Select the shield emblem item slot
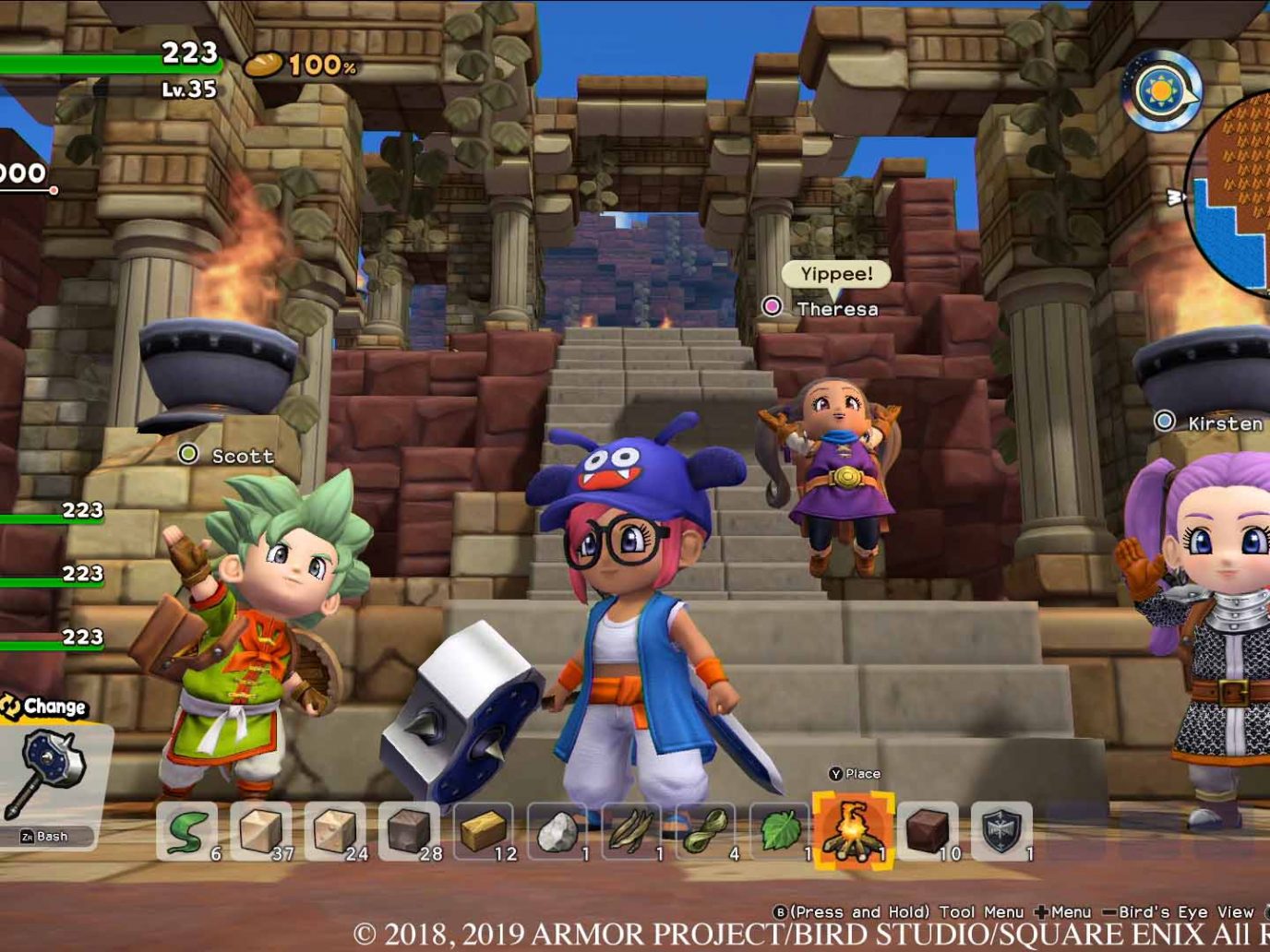Image resolution: width=1270 pixels, height=952 pixels. click(x=1001, y=831)
